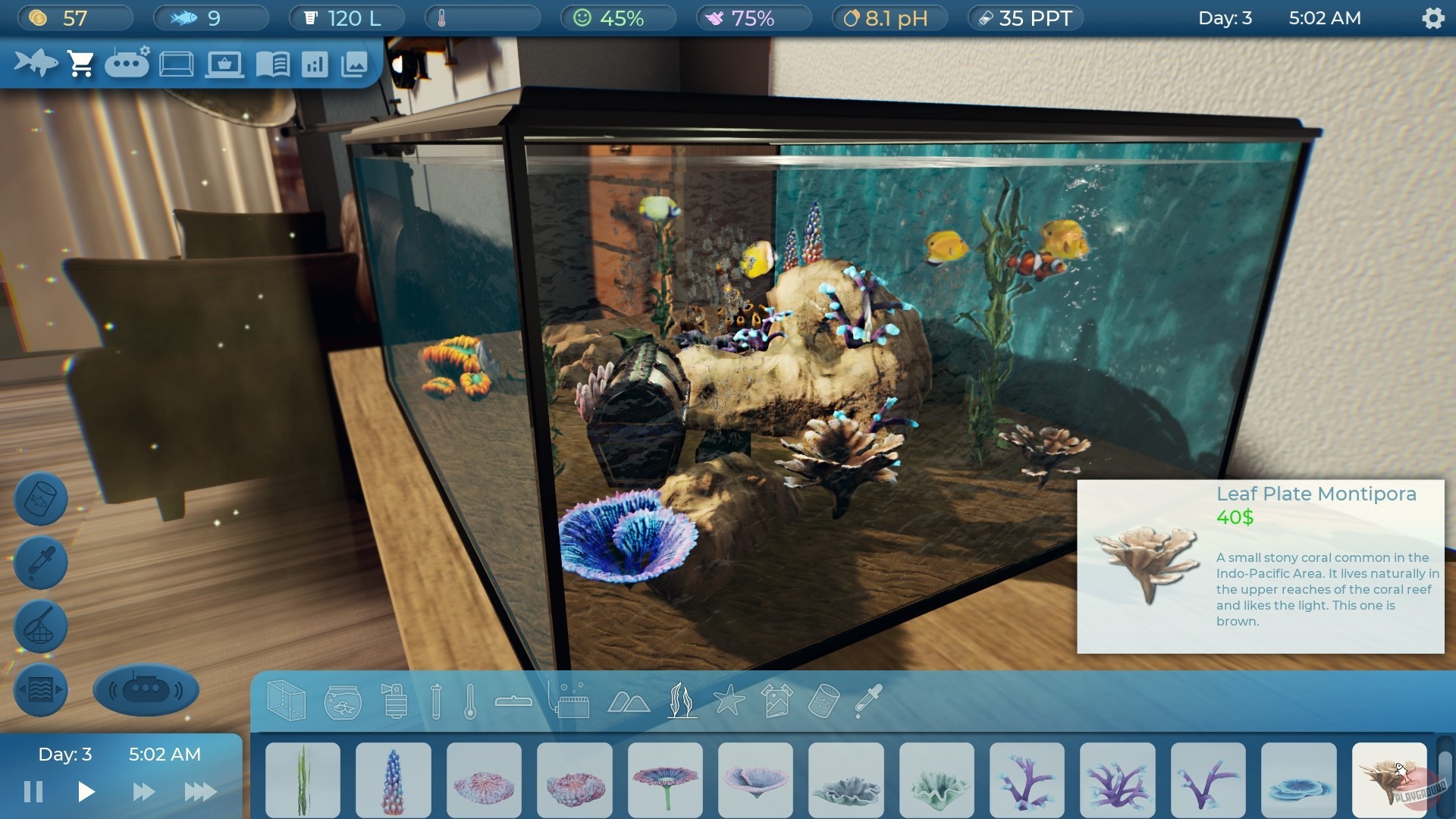
Task: Select the starfish decorations category
Action: click(730, 701)
